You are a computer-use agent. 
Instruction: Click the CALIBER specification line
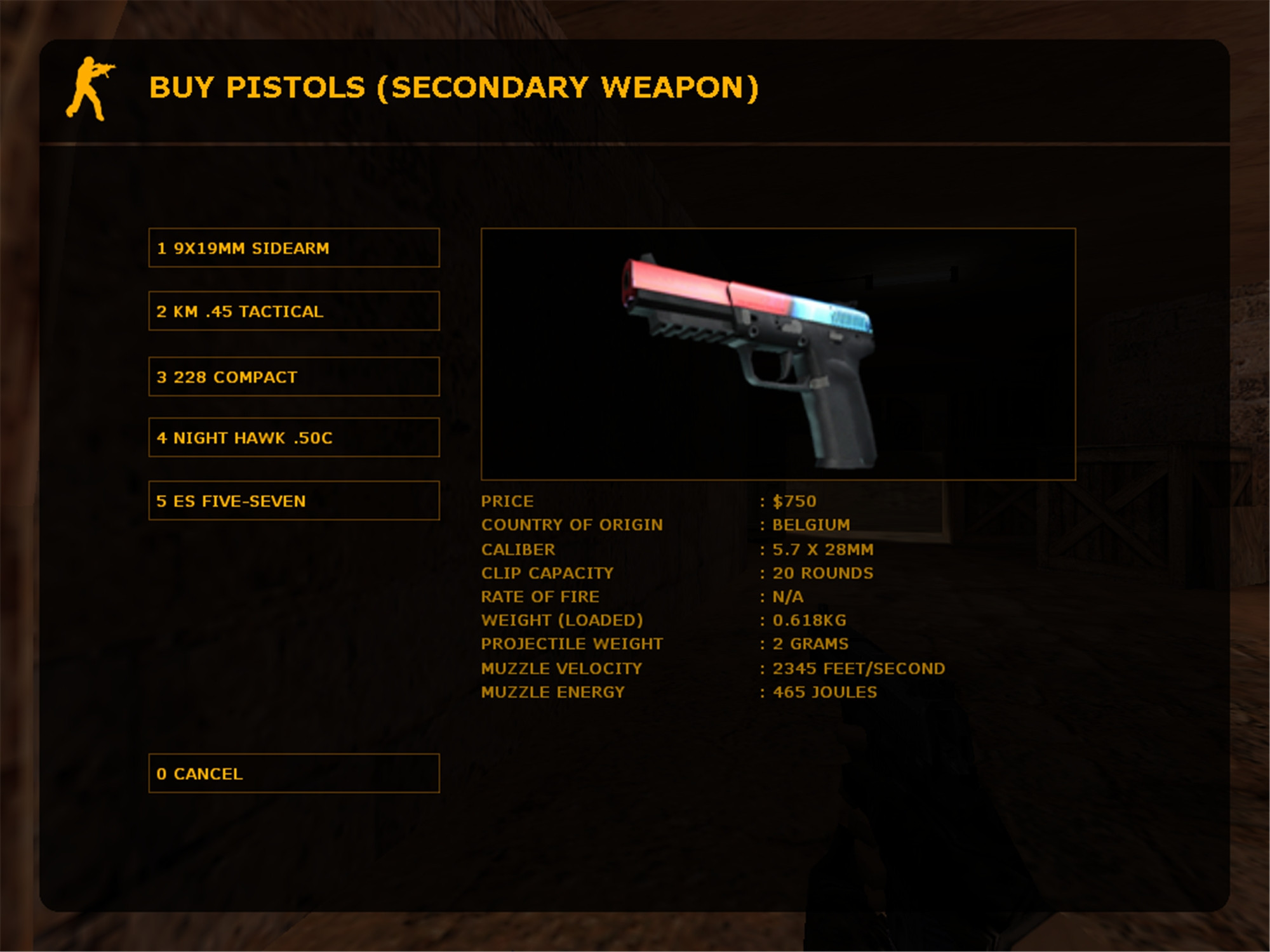pyautogui.click(x=518, y=548)
